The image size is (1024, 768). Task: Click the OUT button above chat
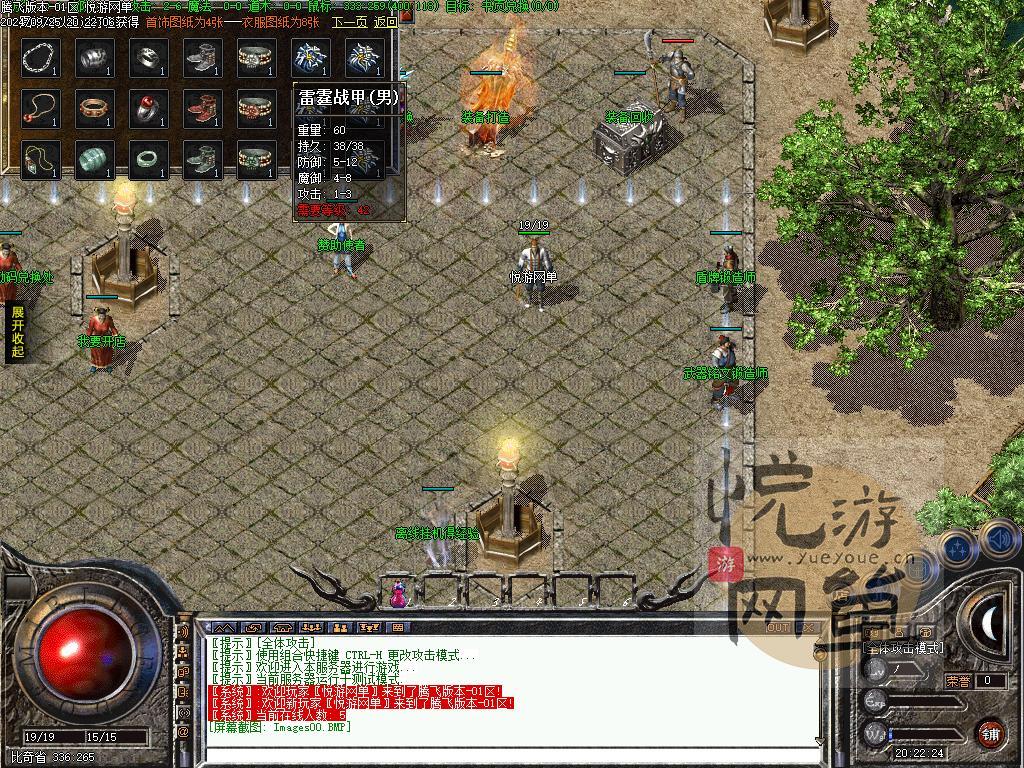click(778, 628)
